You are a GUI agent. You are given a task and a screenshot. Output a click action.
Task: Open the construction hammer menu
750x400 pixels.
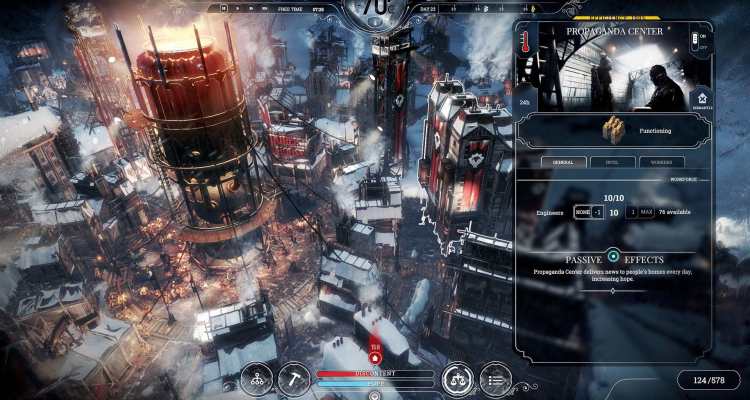(297, 379)
